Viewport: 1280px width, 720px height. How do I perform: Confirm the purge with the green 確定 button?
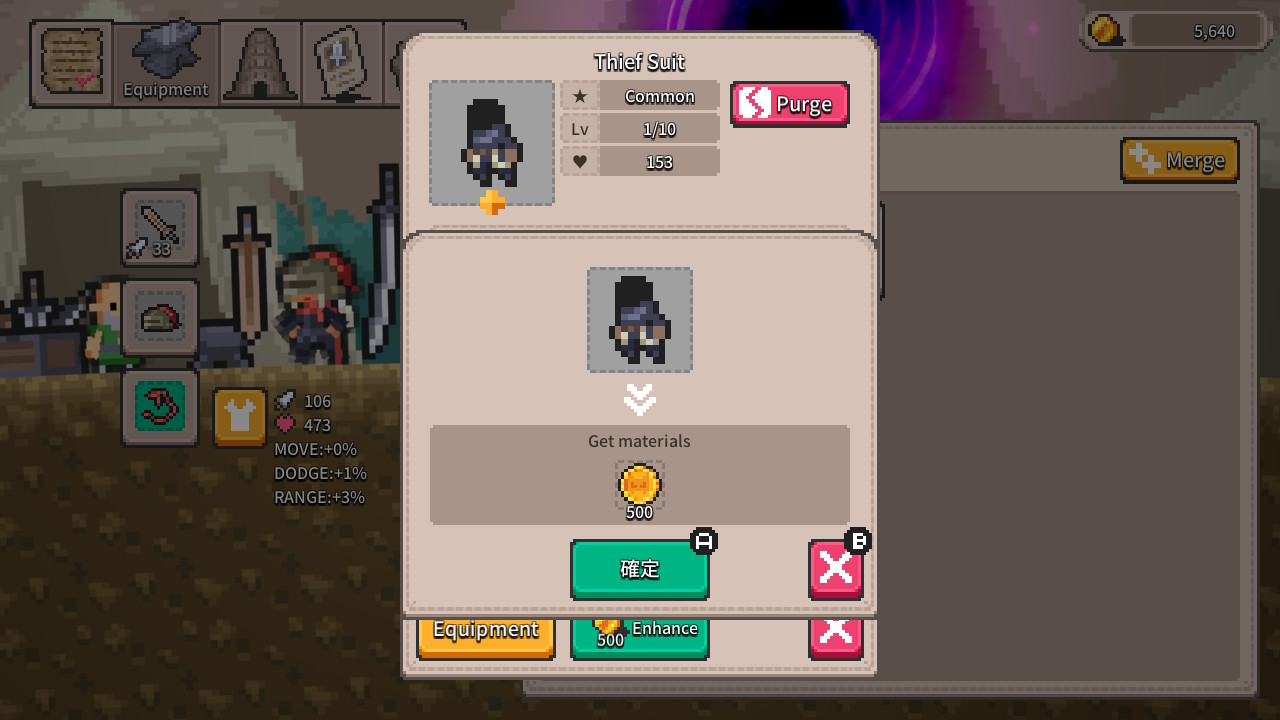point(639,569)
